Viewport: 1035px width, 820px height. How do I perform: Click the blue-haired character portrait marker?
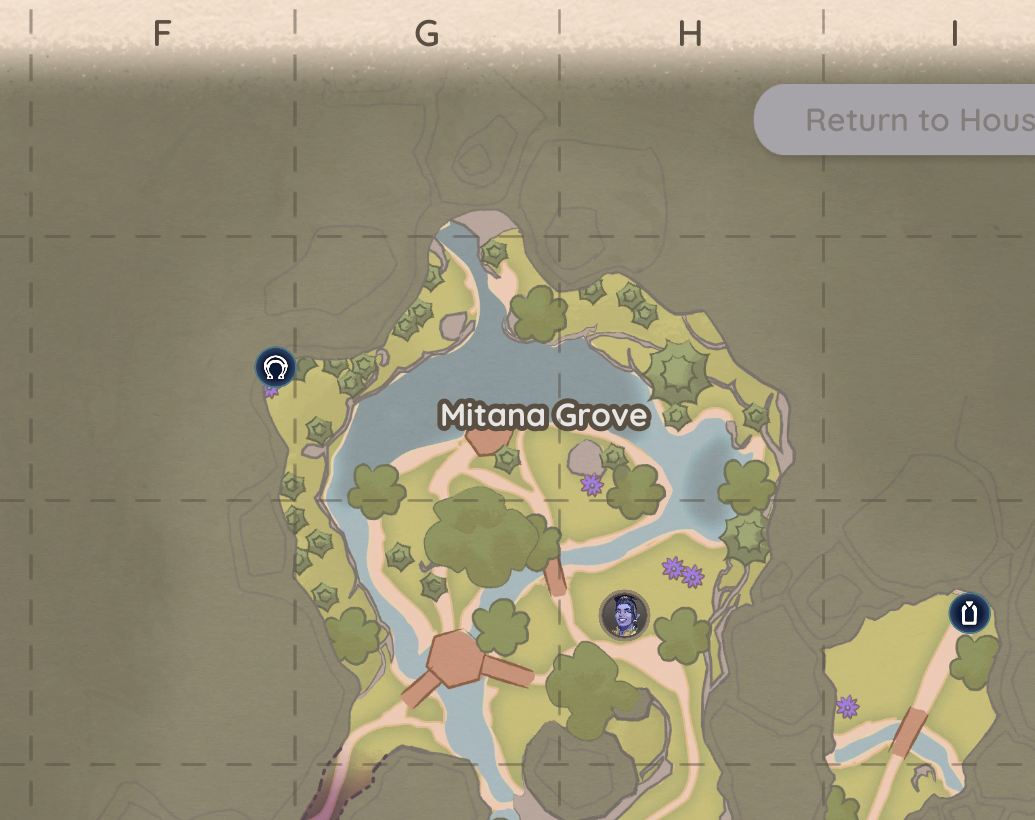click(x=624, y=615)
